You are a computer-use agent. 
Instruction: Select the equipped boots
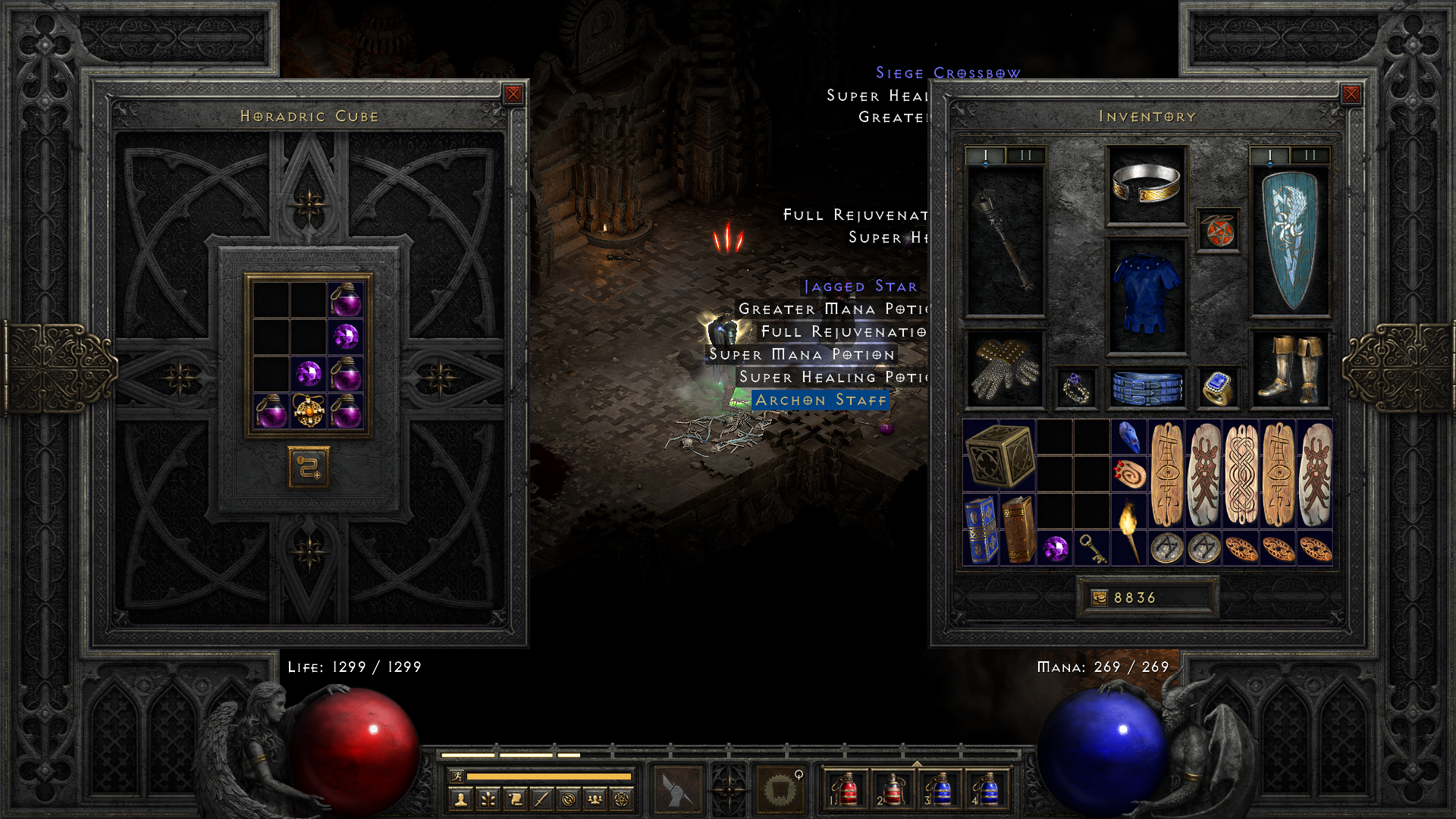[x=1289, y=369]
